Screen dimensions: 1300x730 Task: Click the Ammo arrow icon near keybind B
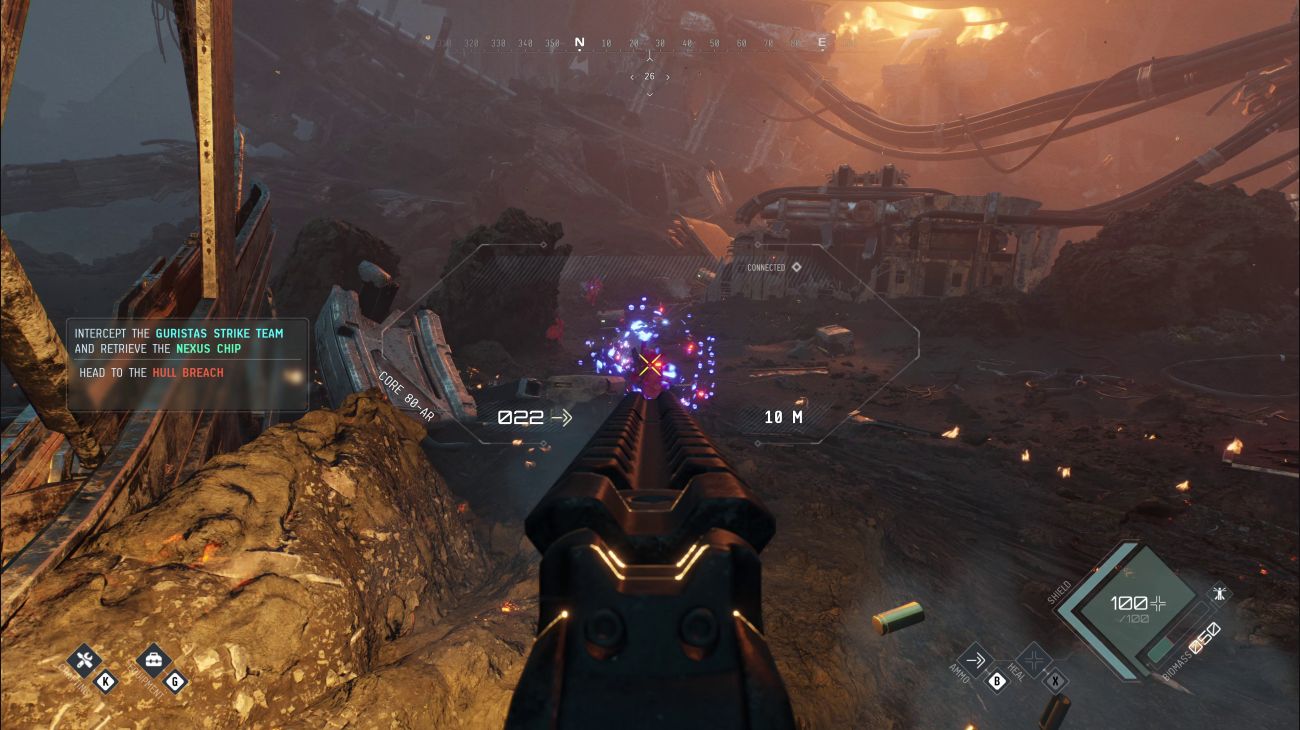(977, 659)
